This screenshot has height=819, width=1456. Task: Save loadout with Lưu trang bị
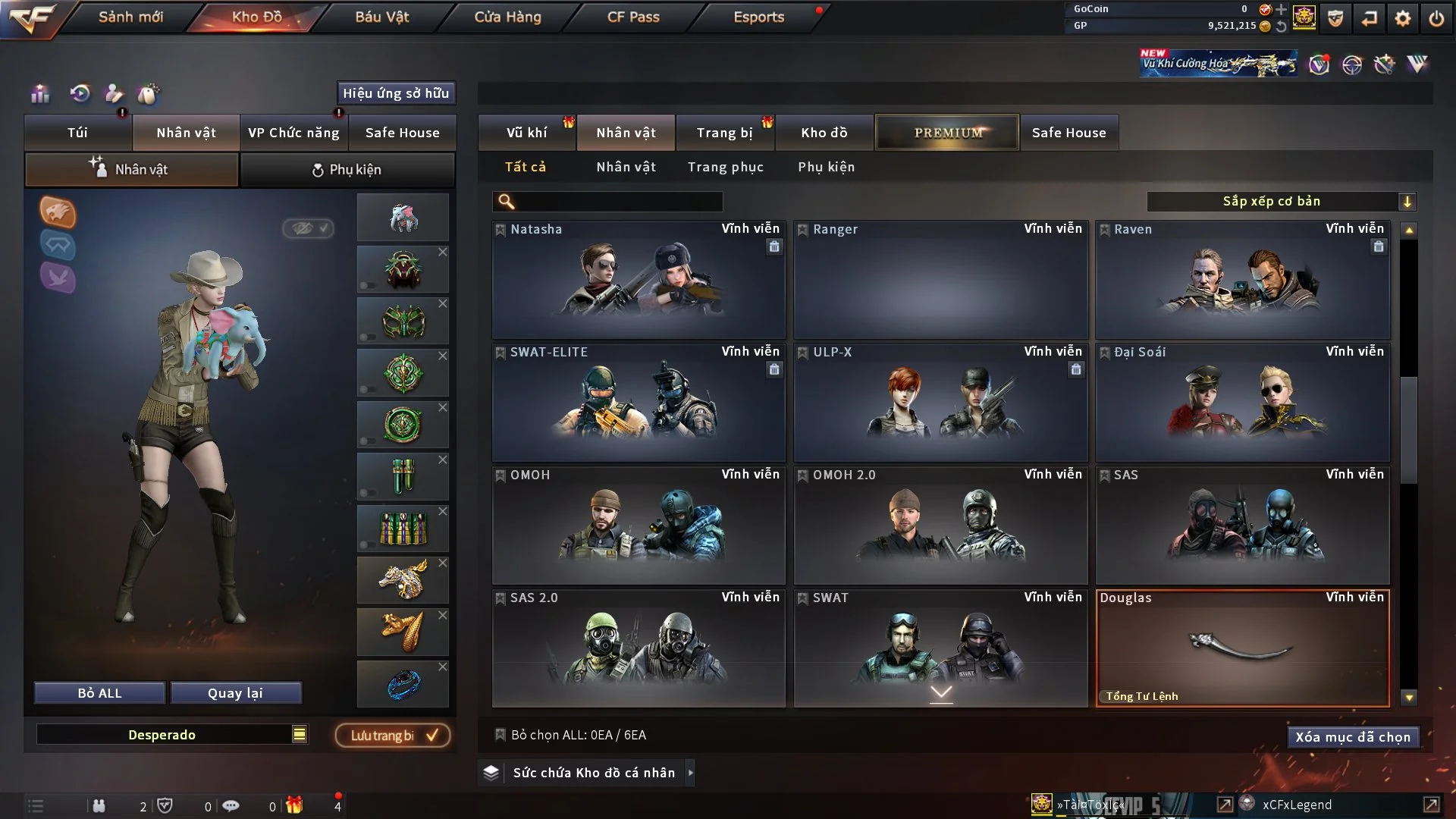click(x=393, y=736)
